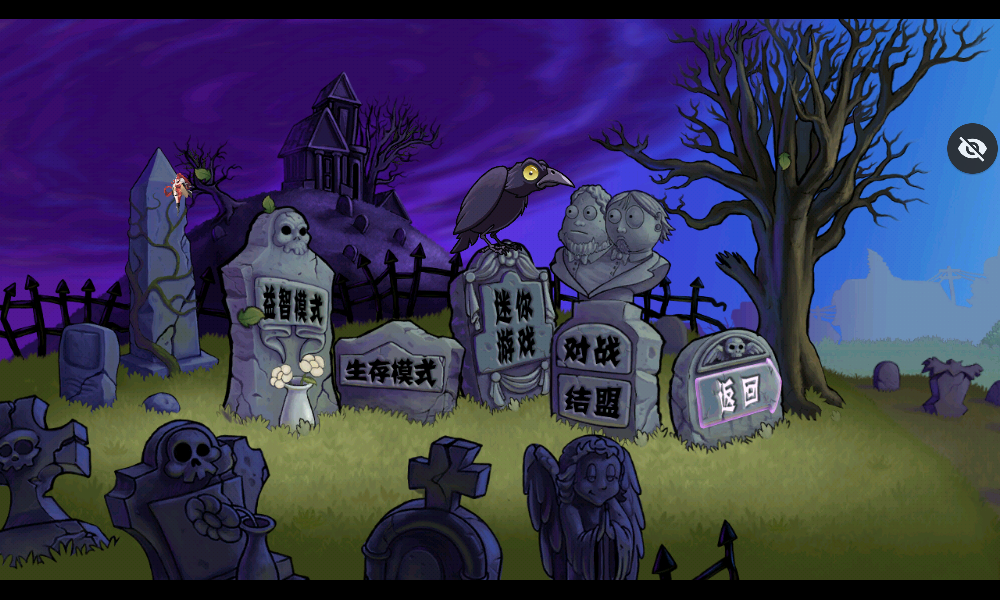
Task: Enter the 对战 versus mode
Action: (x=593, y=350)
